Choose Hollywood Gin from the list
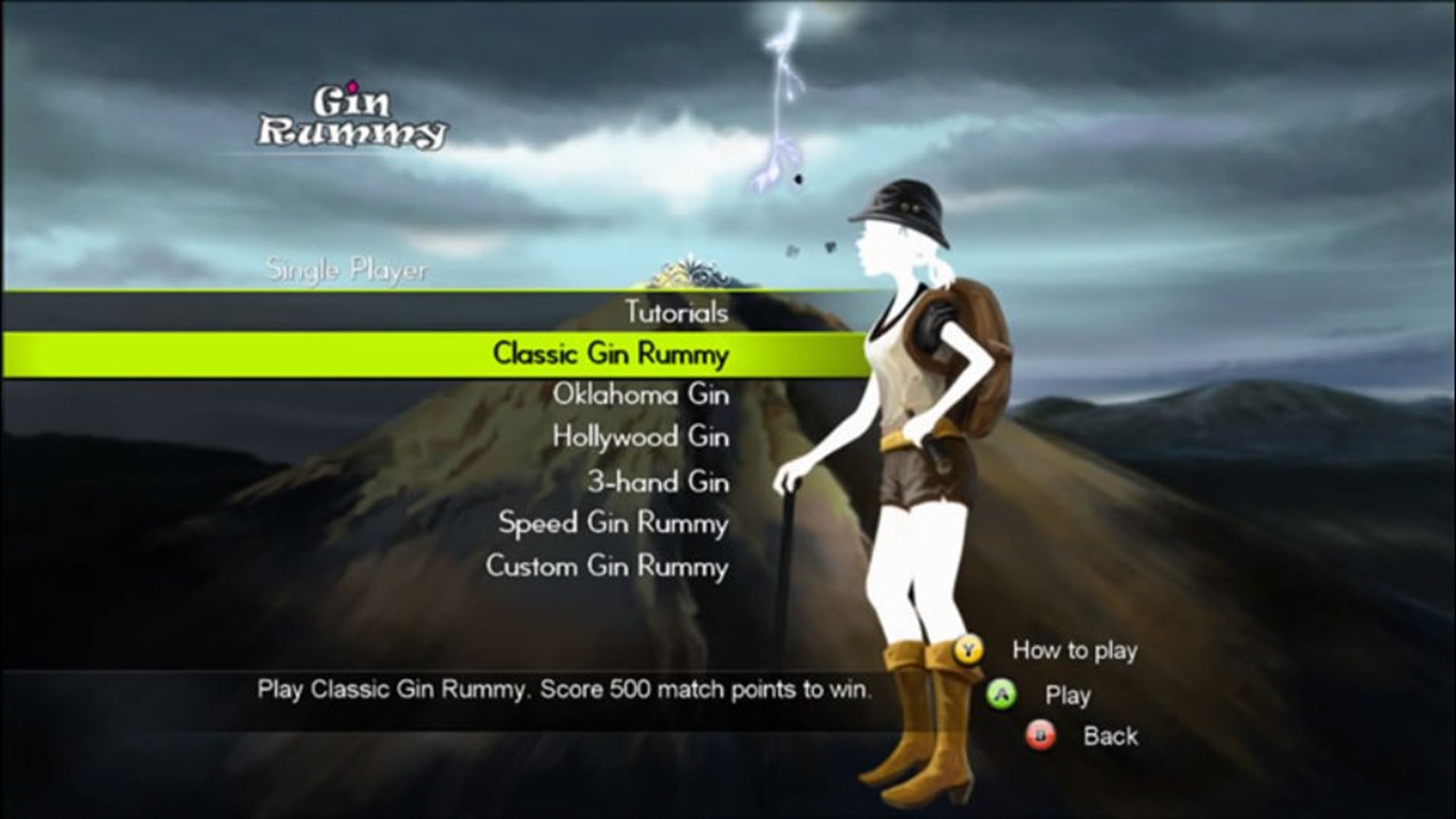The image size is (1456, 819). coord(641,438)
